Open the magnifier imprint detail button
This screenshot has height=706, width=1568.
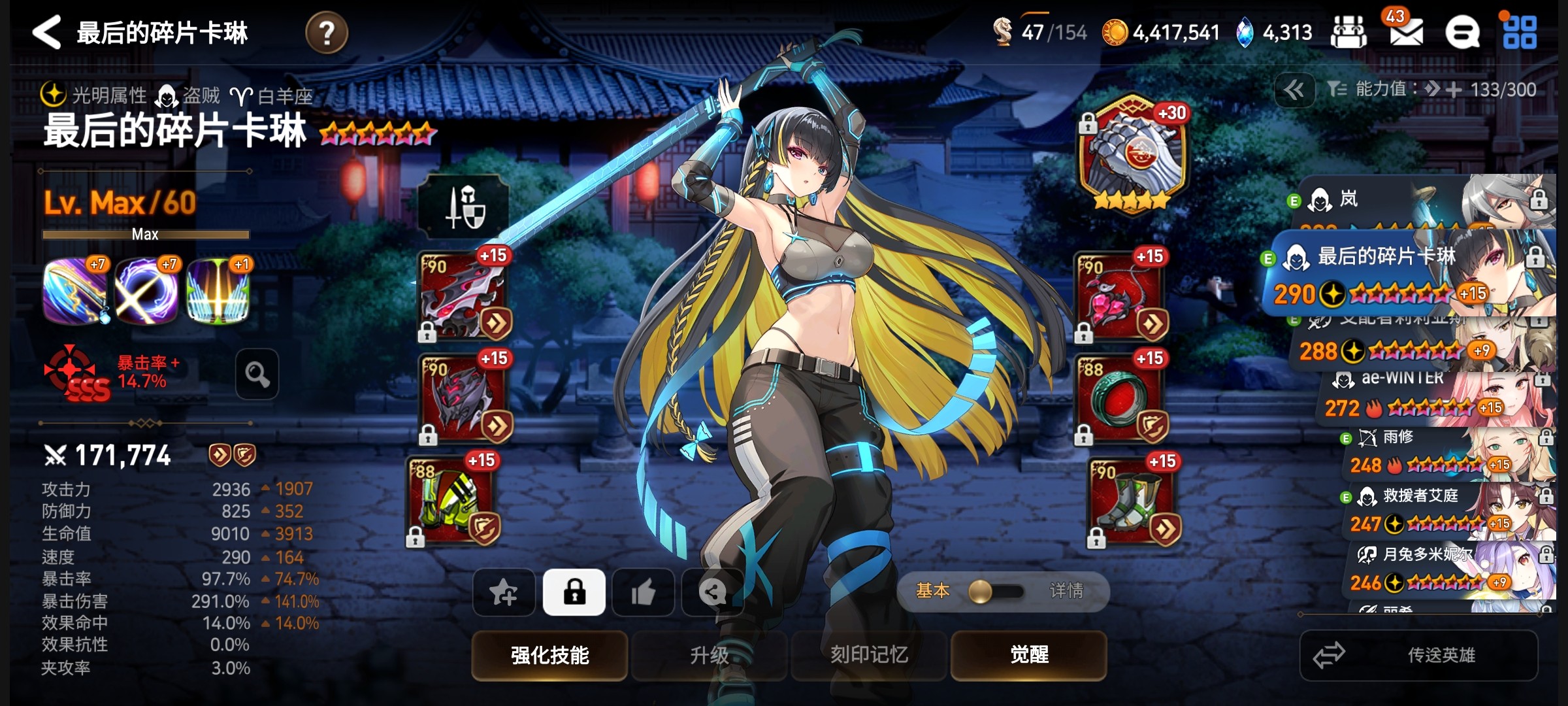(x=257, y=374)
